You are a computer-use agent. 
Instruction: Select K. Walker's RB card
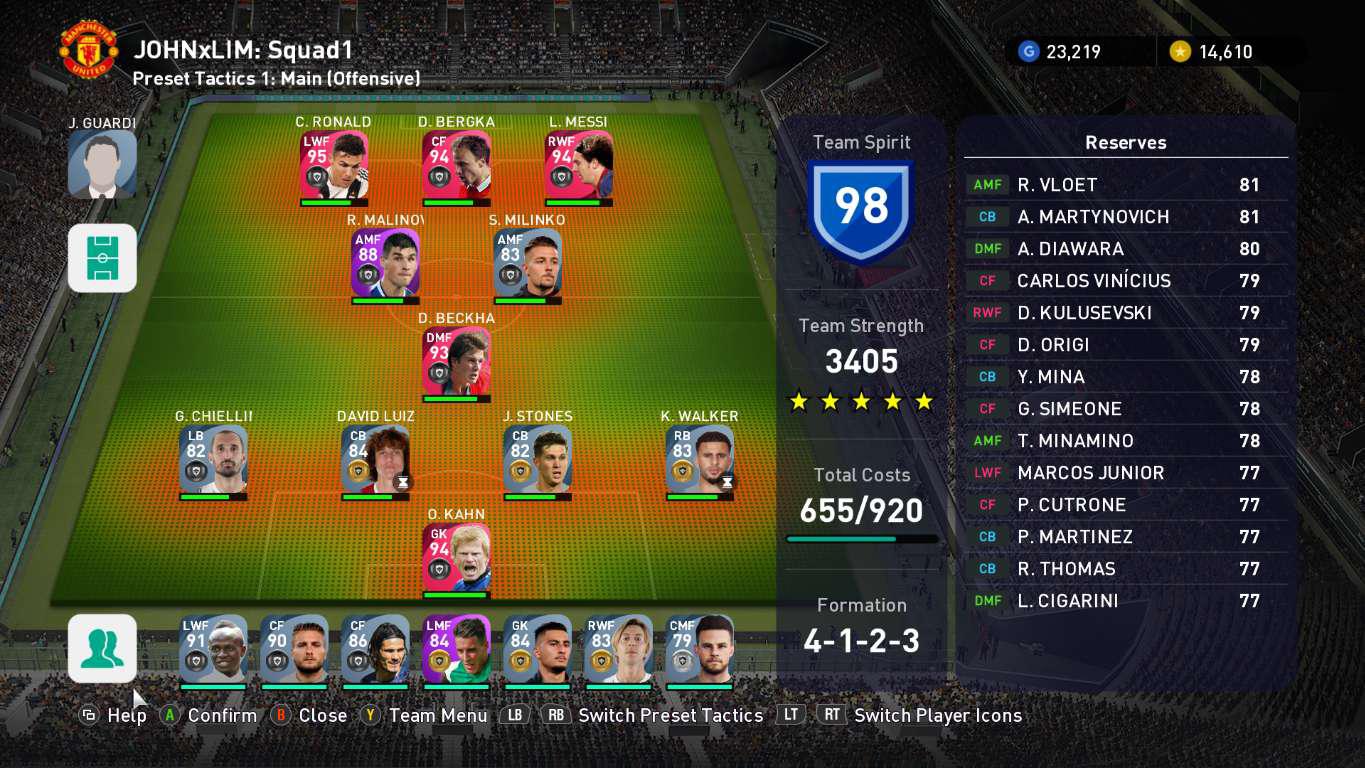tap(700, 460)
